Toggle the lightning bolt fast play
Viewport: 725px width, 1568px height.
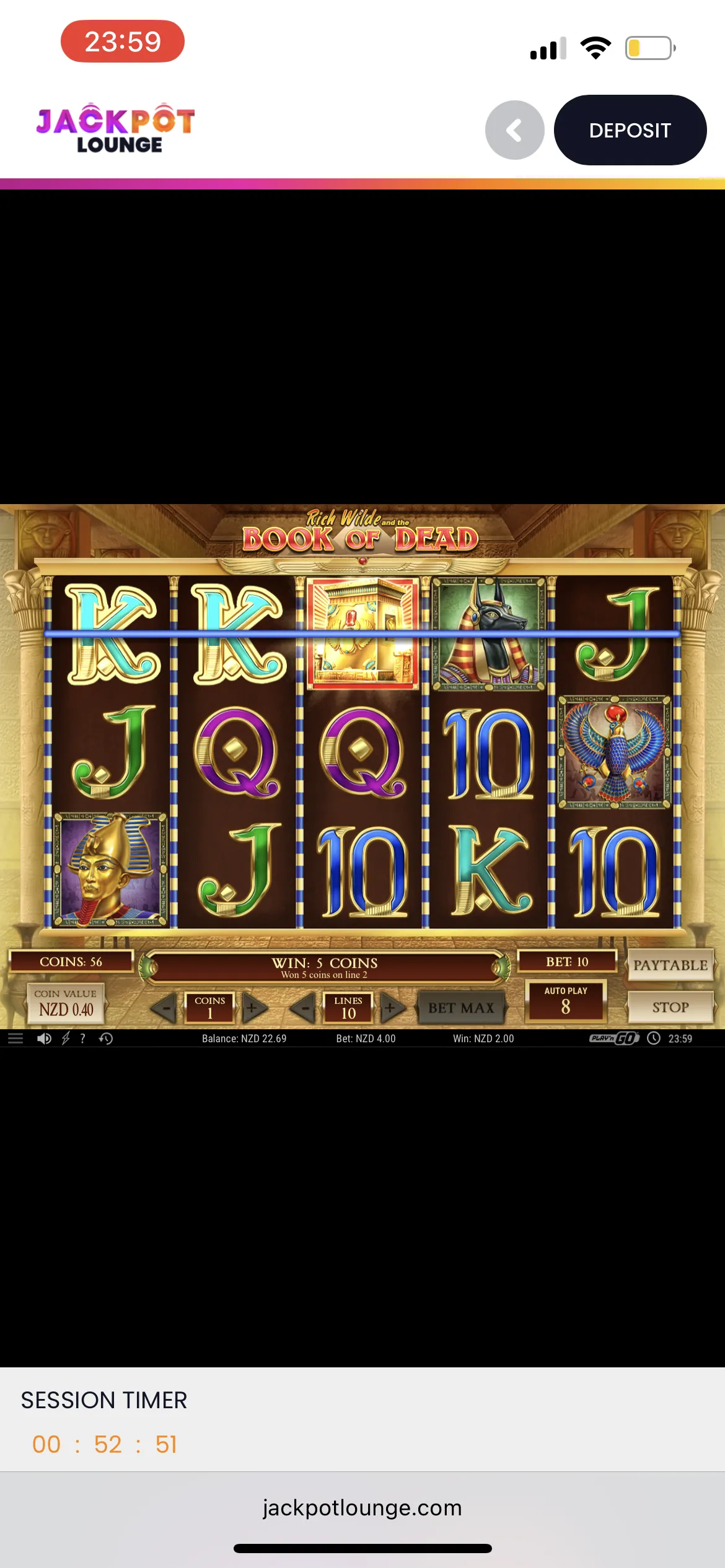point(65,1039)
